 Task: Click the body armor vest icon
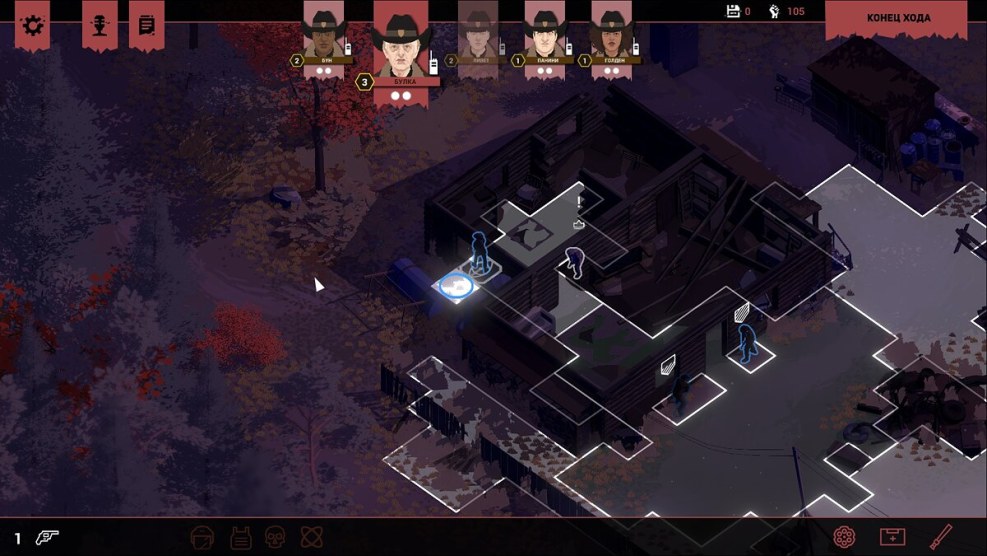tap(240, 537)
